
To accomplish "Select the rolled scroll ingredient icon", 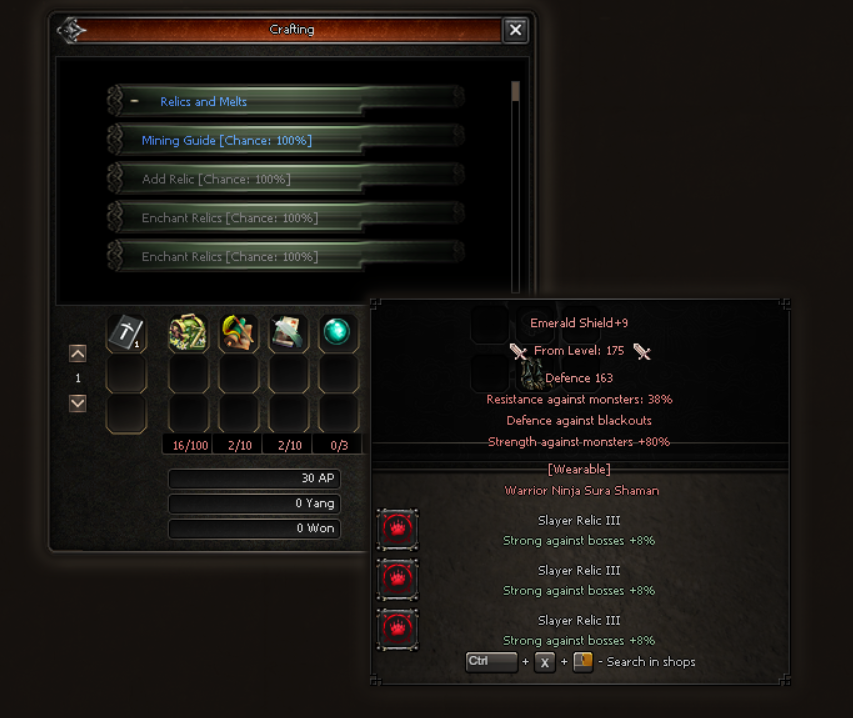I will click(238, 334).
